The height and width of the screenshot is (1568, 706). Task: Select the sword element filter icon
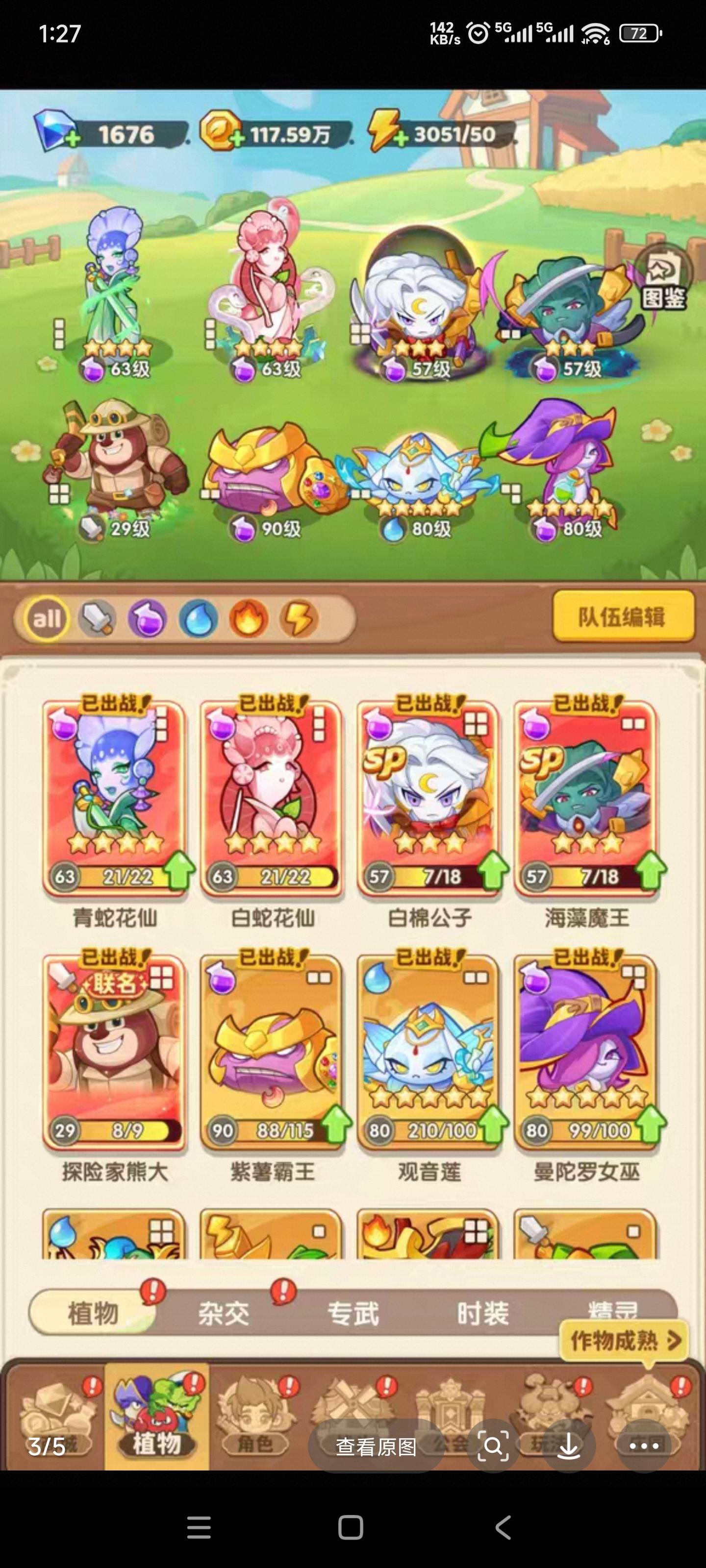(x=98, y=618)
